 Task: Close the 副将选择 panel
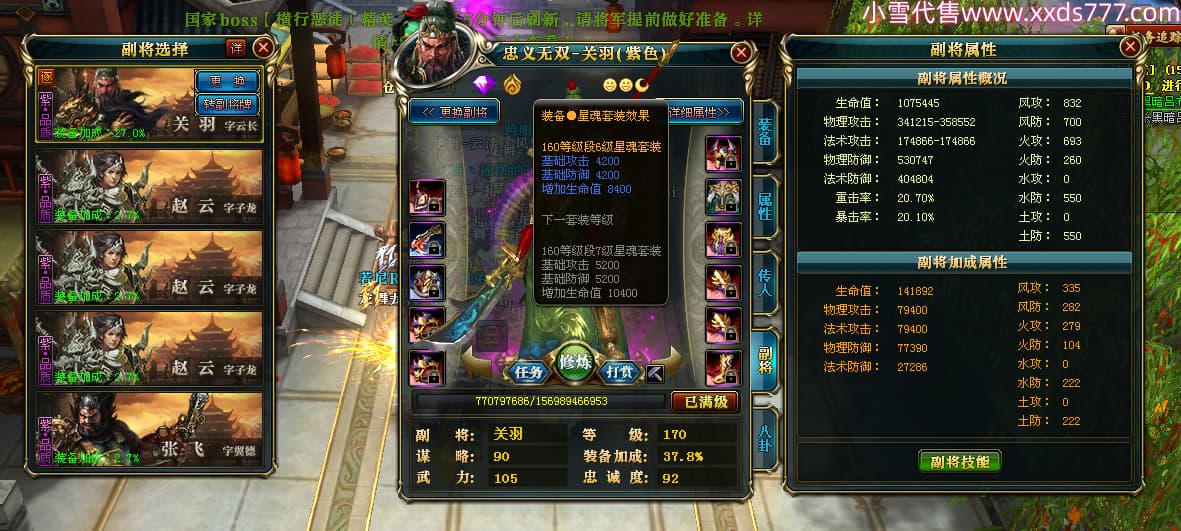pyautogui.click(x=263, y=47)
